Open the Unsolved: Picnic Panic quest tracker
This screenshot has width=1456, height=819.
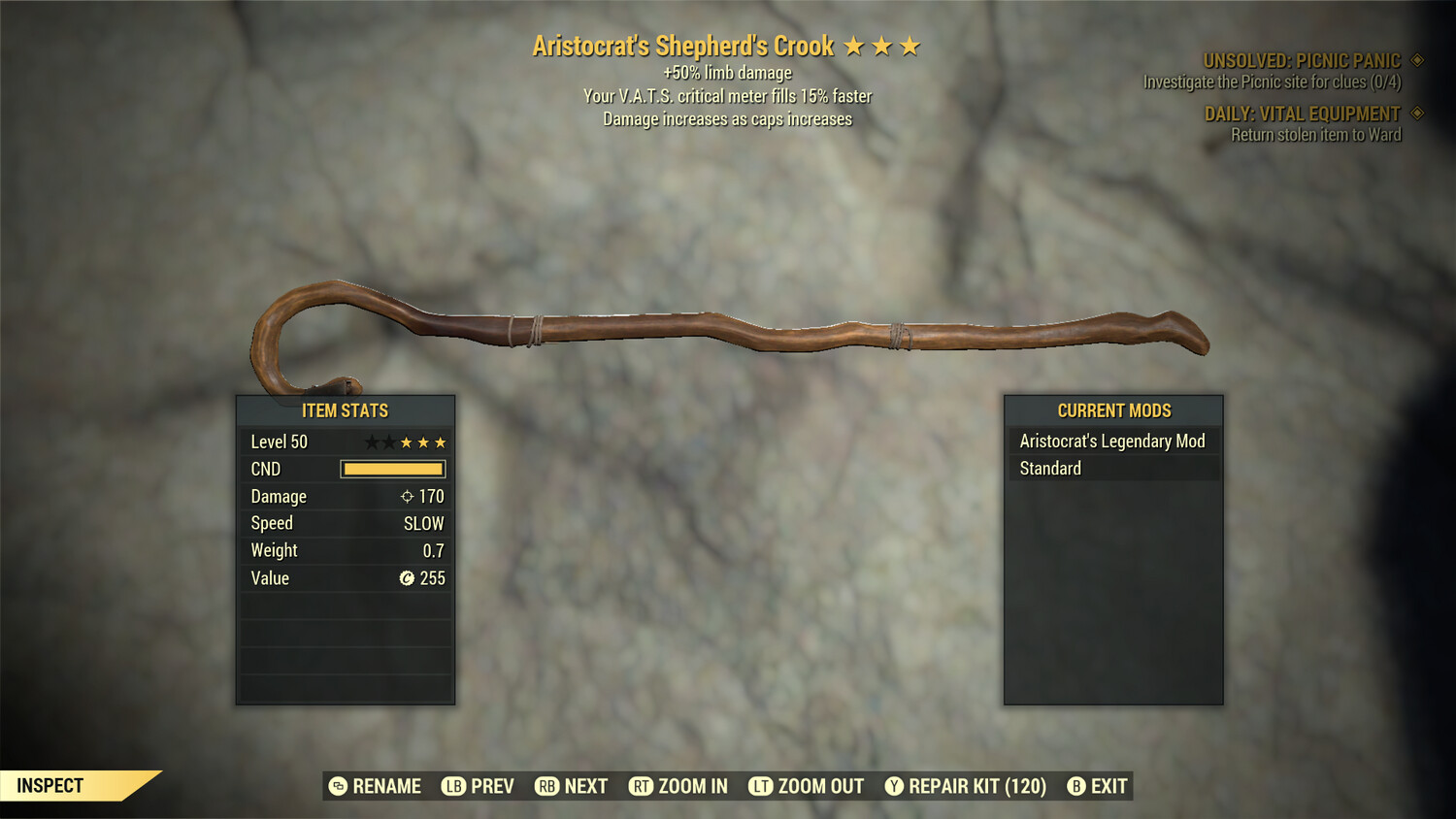coord(1301,61)
